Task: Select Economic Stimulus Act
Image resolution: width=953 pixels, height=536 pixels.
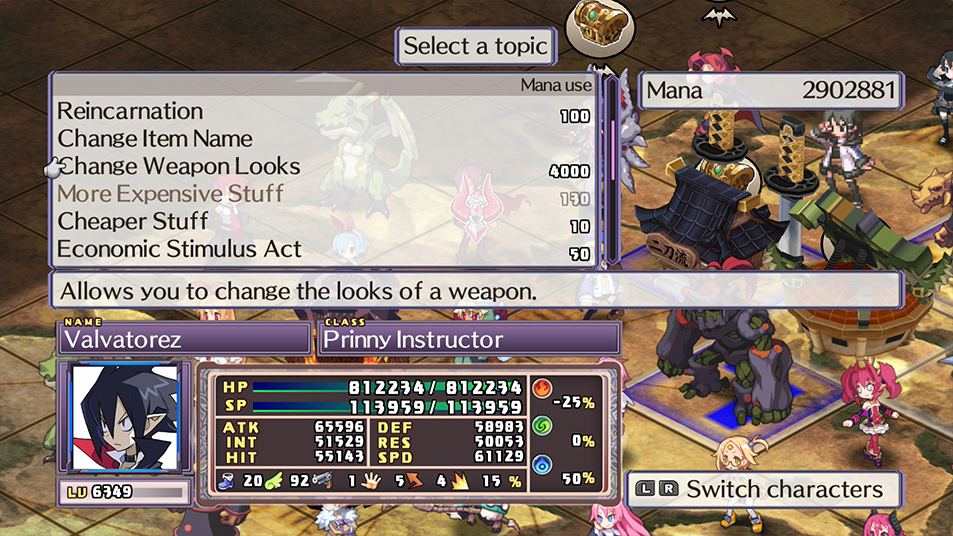Action: tap(179, 249)
